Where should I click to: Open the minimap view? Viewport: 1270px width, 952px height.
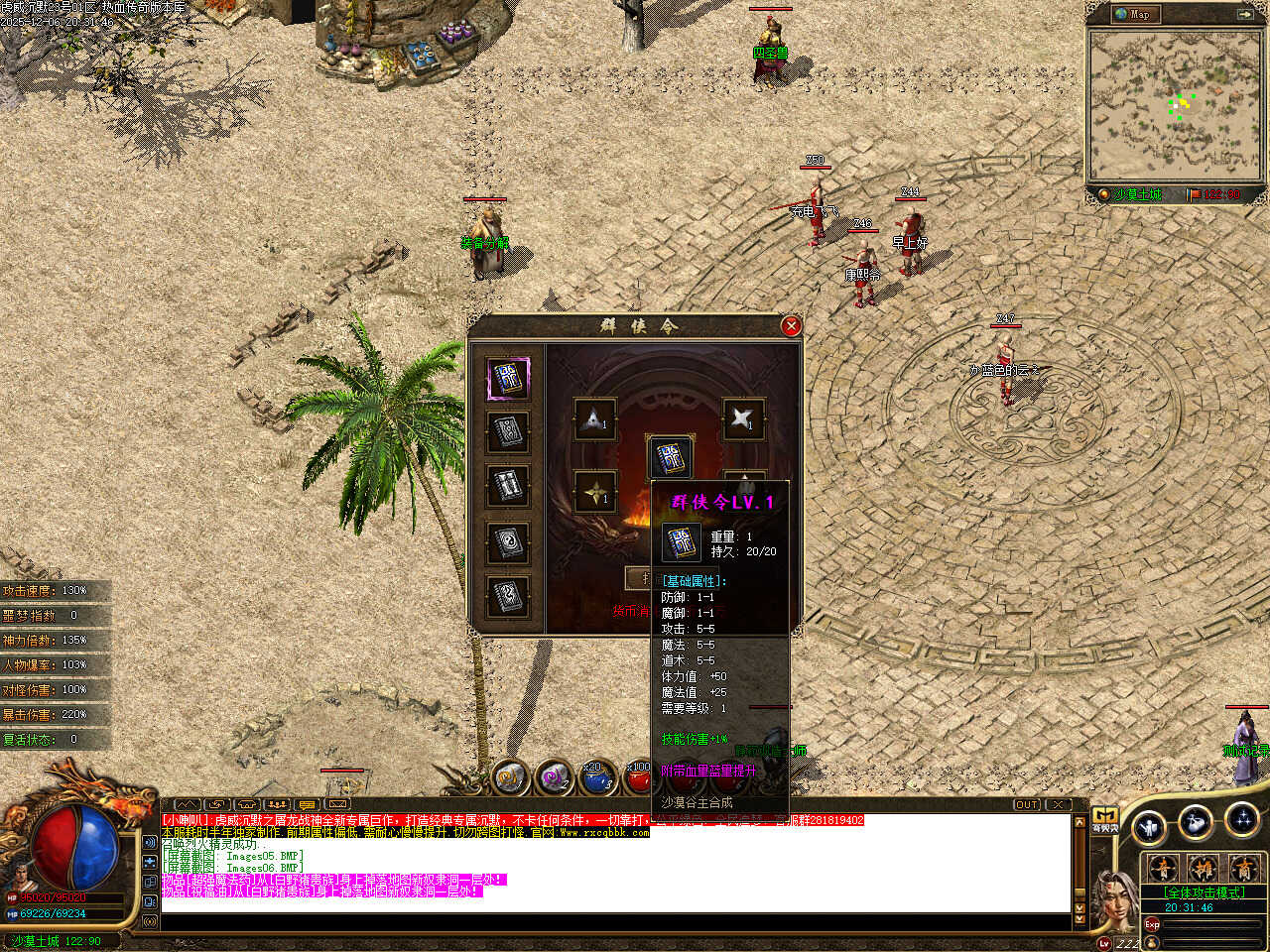(1175, 104)
